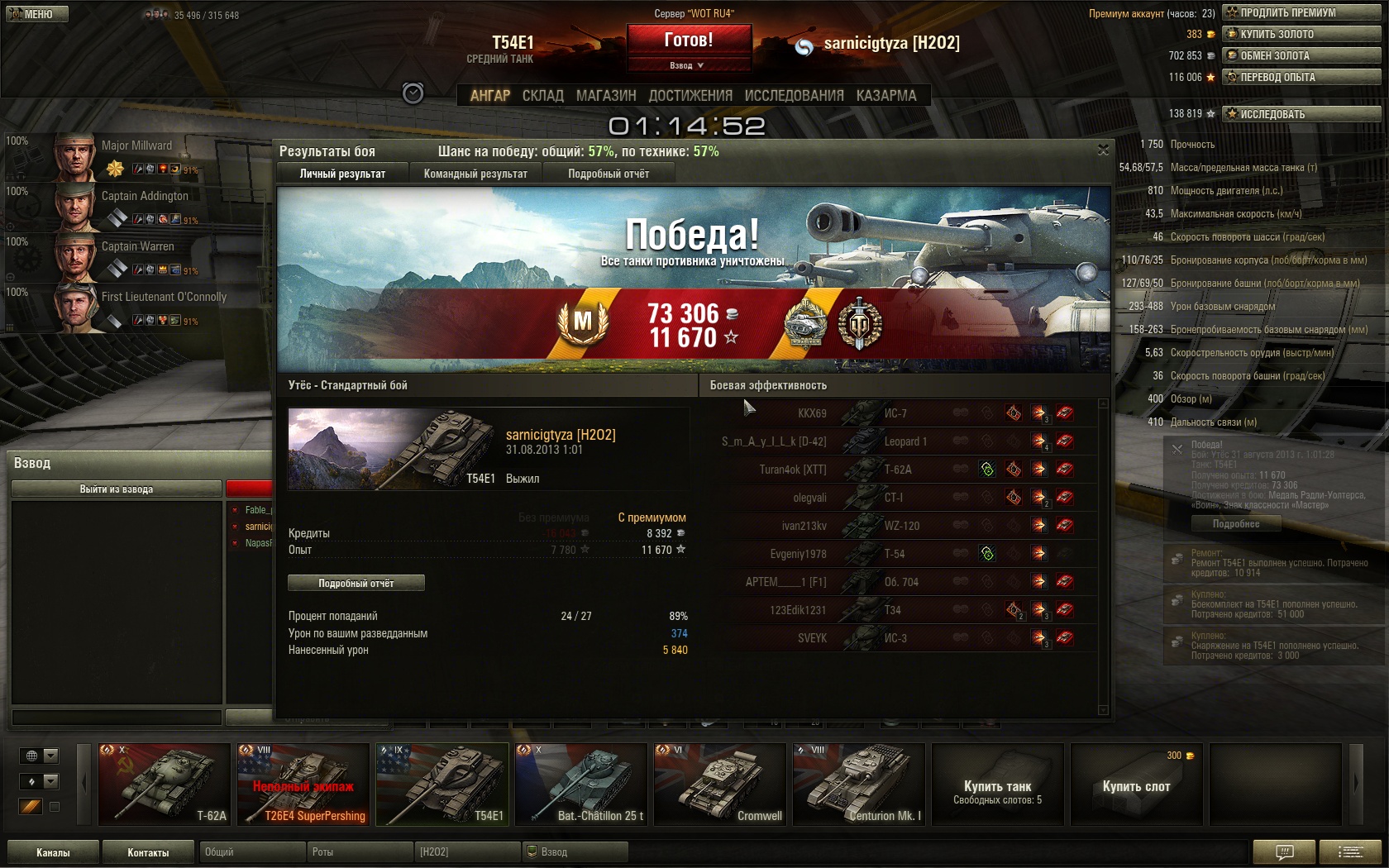Close the battle results window
The image size is (1389, 868).
coord(1103,150)
